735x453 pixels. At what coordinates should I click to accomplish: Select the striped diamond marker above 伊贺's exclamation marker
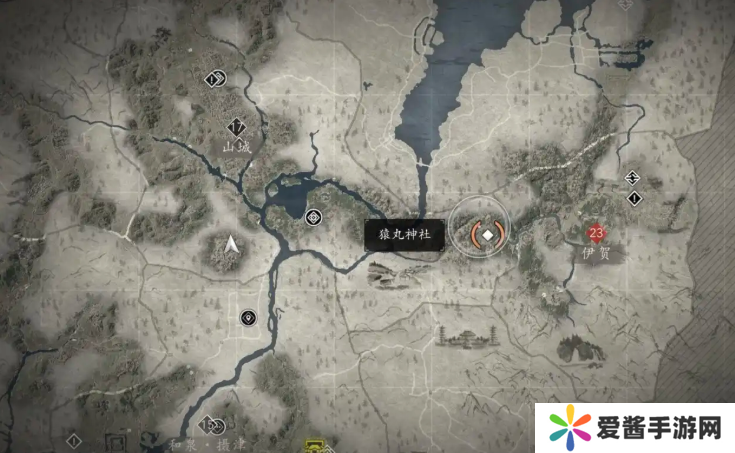(x=632, y=178)
